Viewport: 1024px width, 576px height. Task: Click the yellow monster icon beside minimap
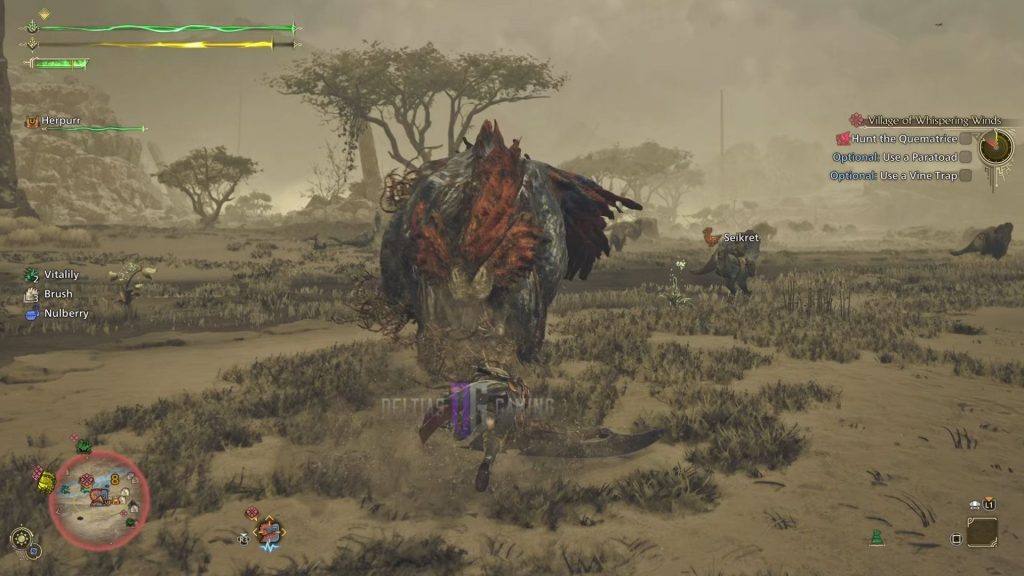click(x=46, y=482)
